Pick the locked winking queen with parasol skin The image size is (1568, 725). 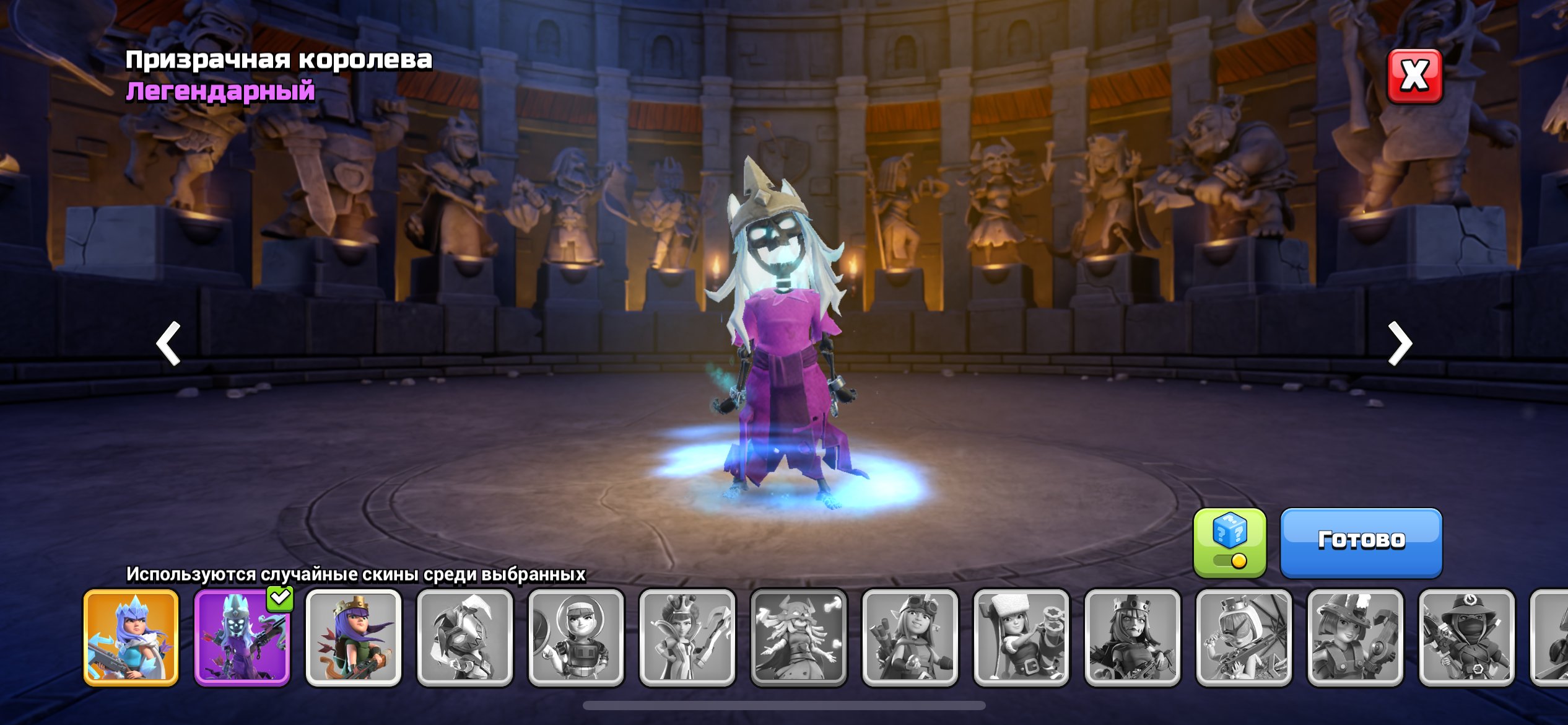coord(1244,638)
